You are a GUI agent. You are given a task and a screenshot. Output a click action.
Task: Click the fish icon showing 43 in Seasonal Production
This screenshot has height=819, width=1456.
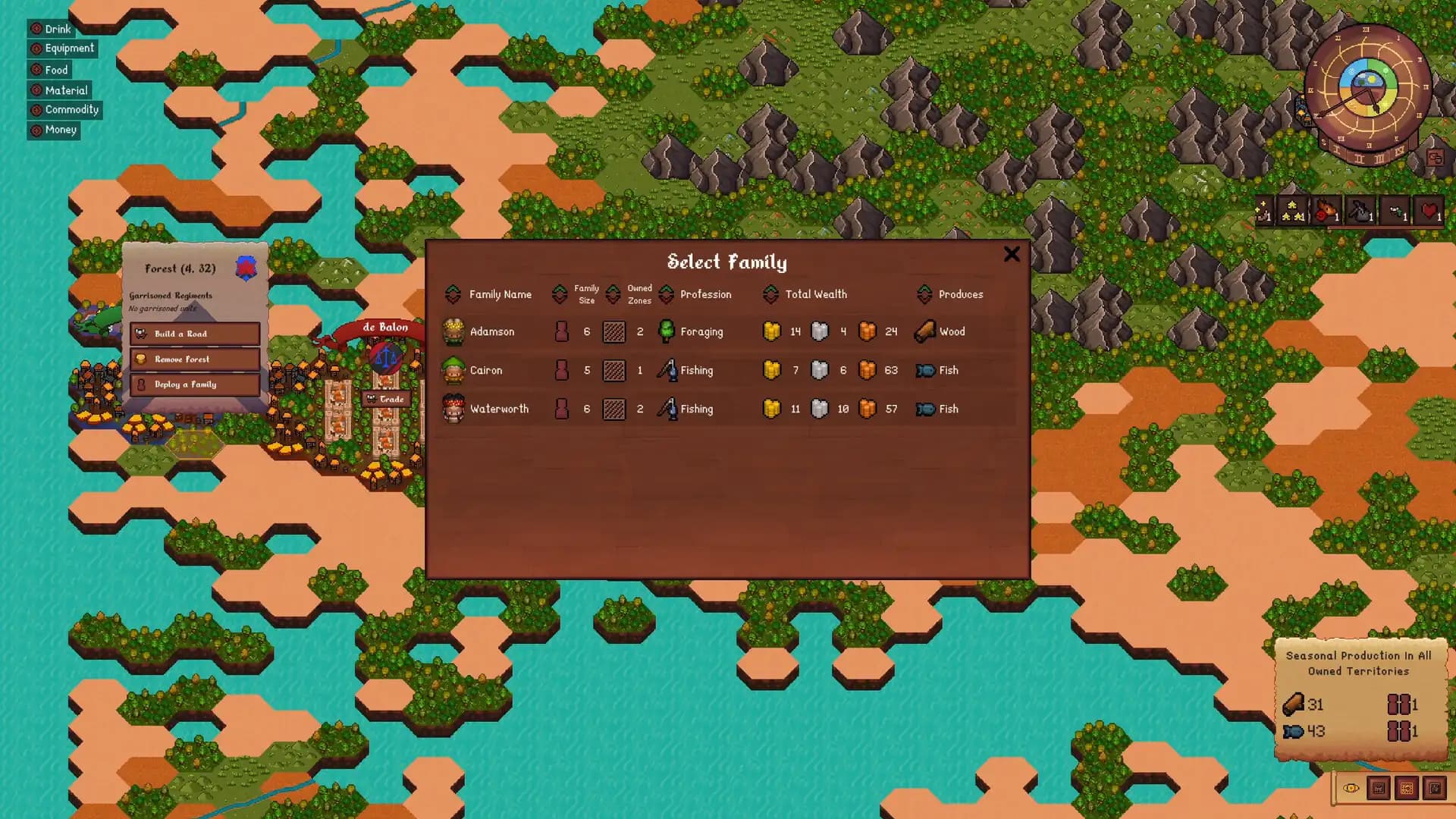(1293, 731)
